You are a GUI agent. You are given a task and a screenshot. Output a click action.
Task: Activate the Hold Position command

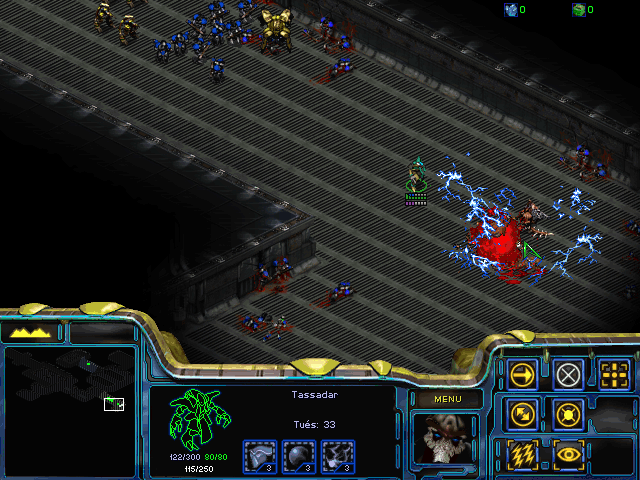pyautogui.click(x=569, y=414)
